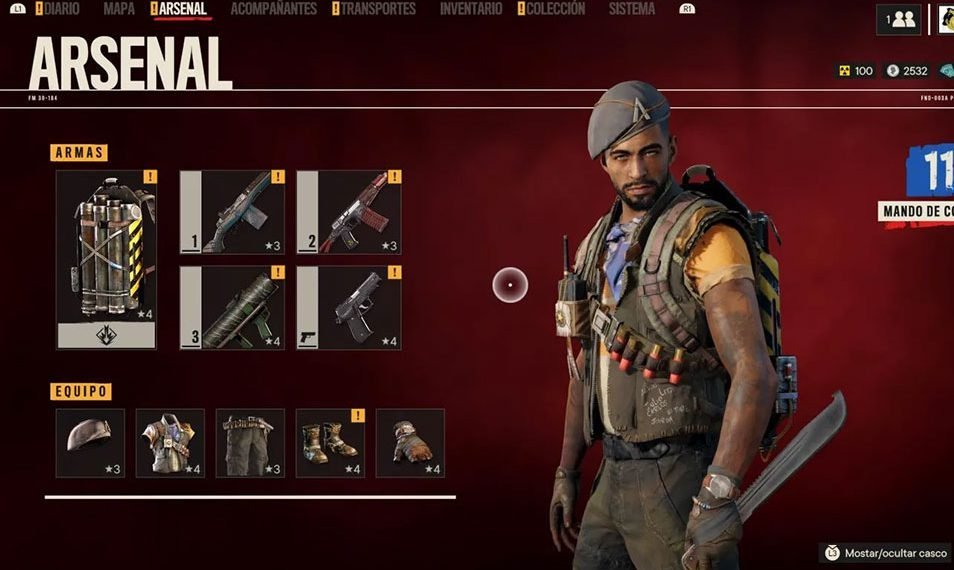Open the pants gear slot
Image resolution: width=954 pixels, height=570 pixels.
click(x=250, y=442)
